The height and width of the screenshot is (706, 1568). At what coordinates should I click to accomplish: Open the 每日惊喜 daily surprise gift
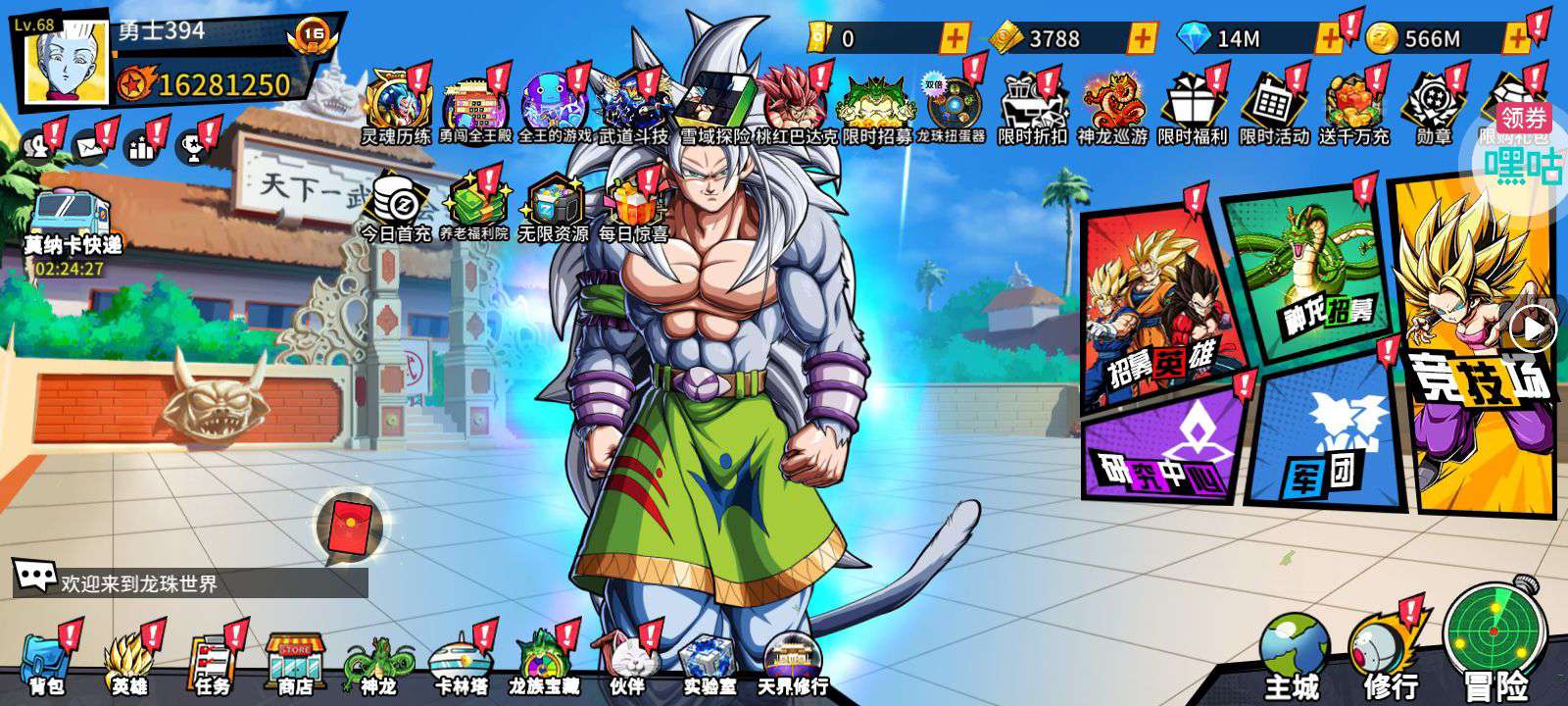[633, 208]
